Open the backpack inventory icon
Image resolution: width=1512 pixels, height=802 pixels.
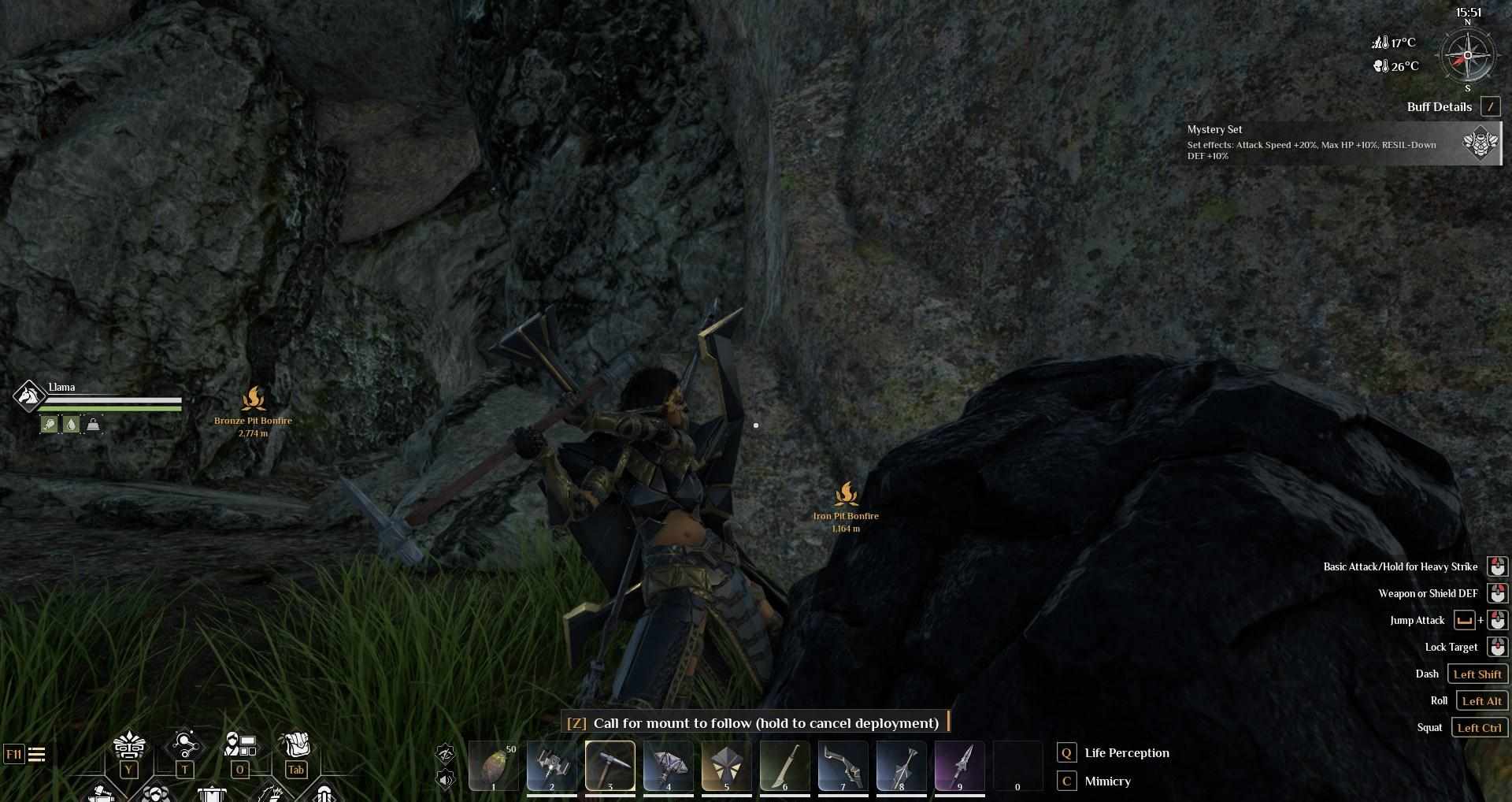pyautogui.click(x=295, y=744)
